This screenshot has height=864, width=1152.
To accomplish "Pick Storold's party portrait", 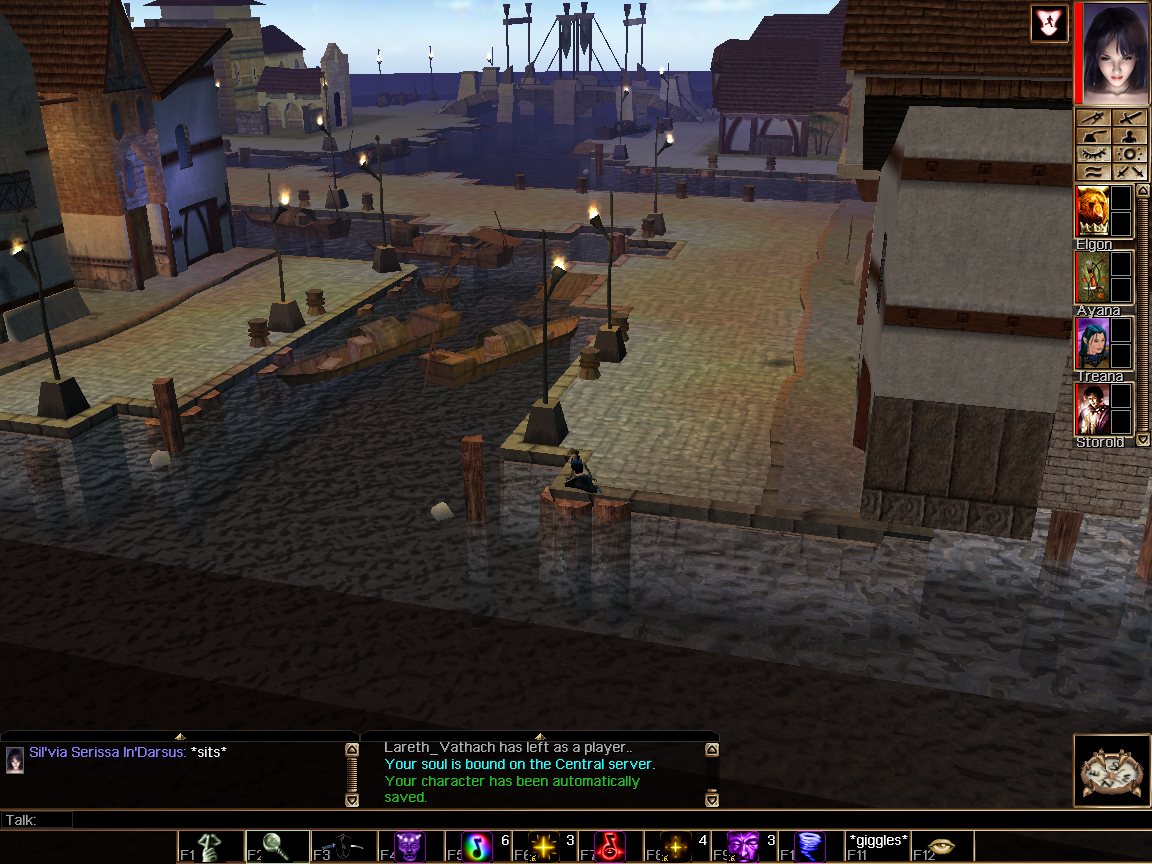I will [x=1092, y=409].
